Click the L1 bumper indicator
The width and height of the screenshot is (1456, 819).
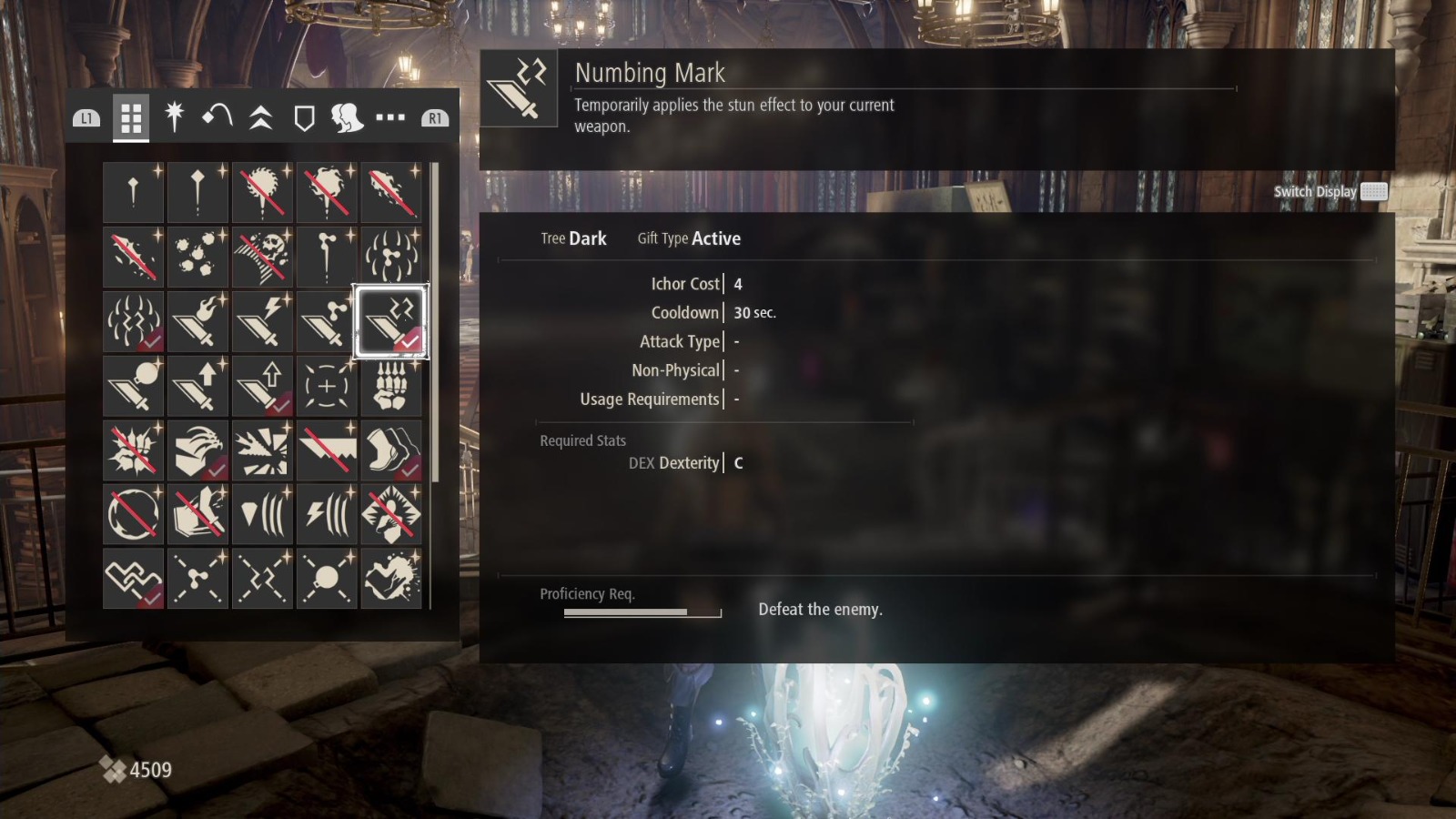point(86,116)
